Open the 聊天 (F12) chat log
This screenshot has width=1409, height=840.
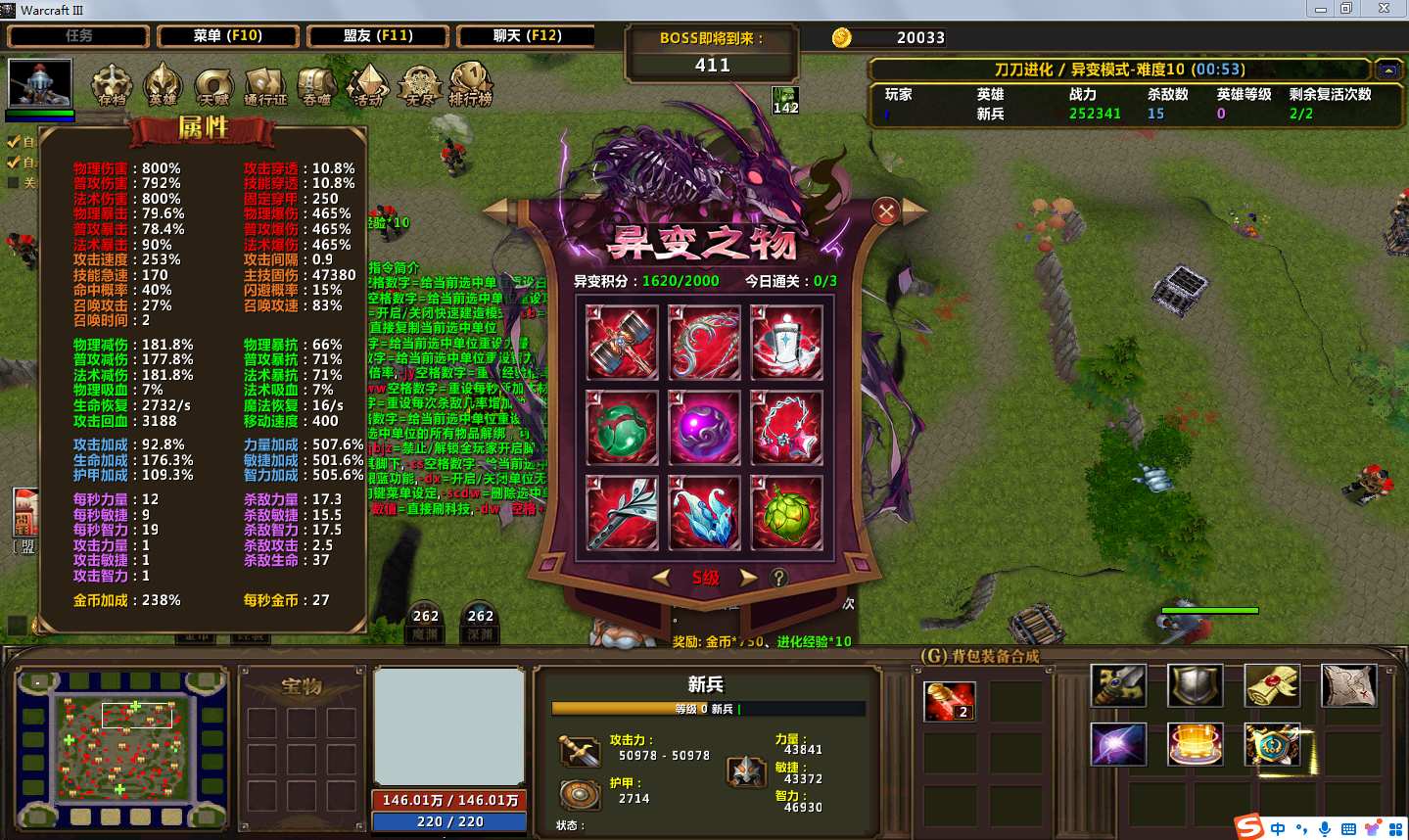[x=527, y=36]
